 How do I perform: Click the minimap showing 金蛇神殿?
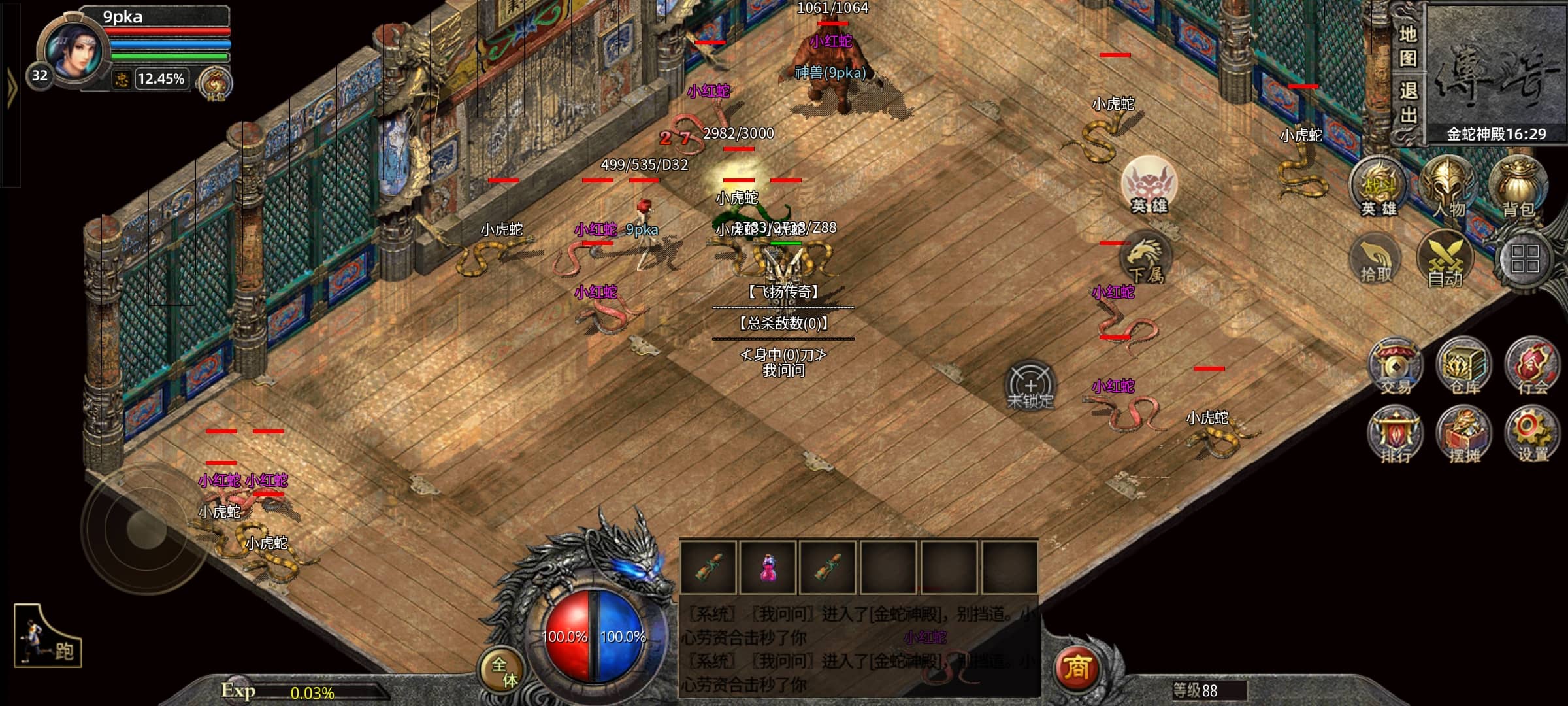click(1495, 72)
